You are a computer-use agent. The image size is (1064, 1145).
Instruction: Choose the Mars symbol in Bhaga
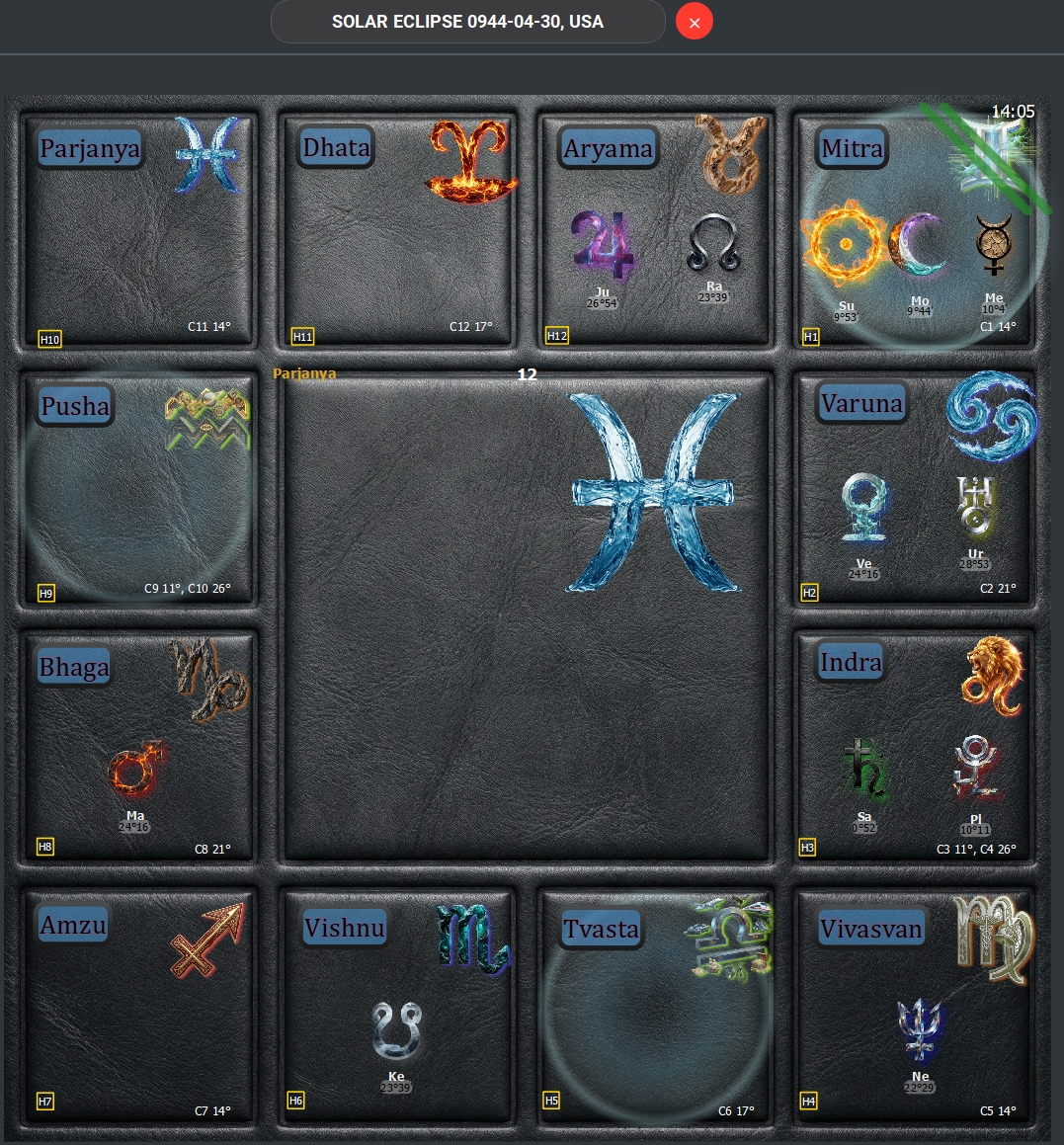click(x=135, y=770)
